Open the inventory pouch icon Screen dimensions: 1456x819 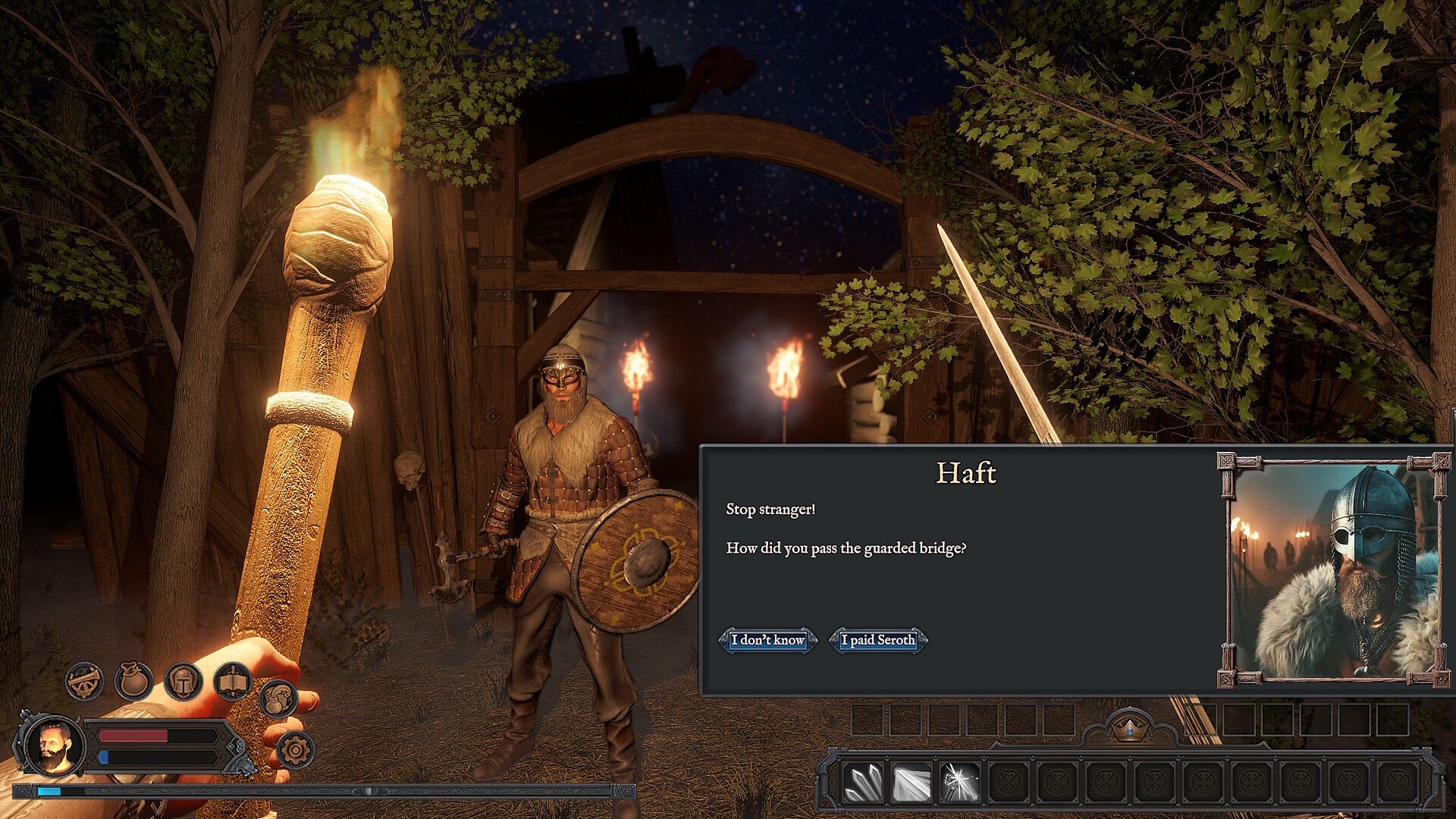coord(133,680)
